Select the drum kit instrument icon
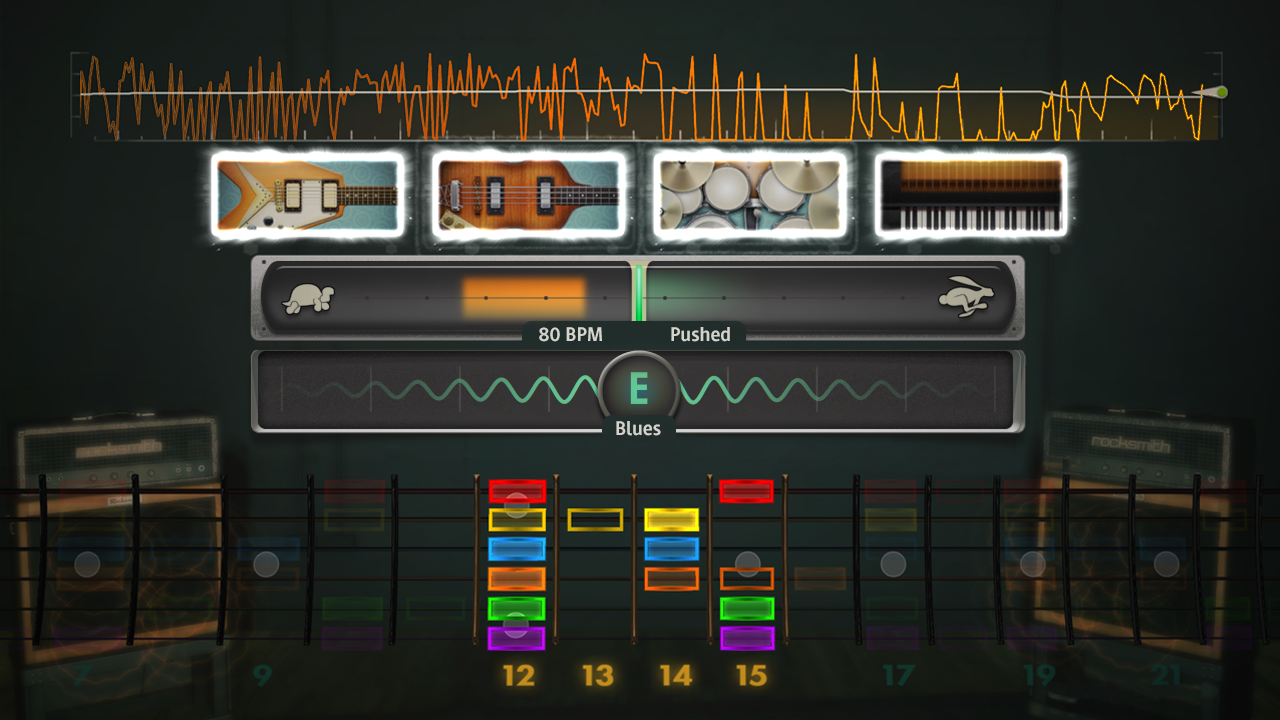 pyautogui.click(x=748, y=195)
